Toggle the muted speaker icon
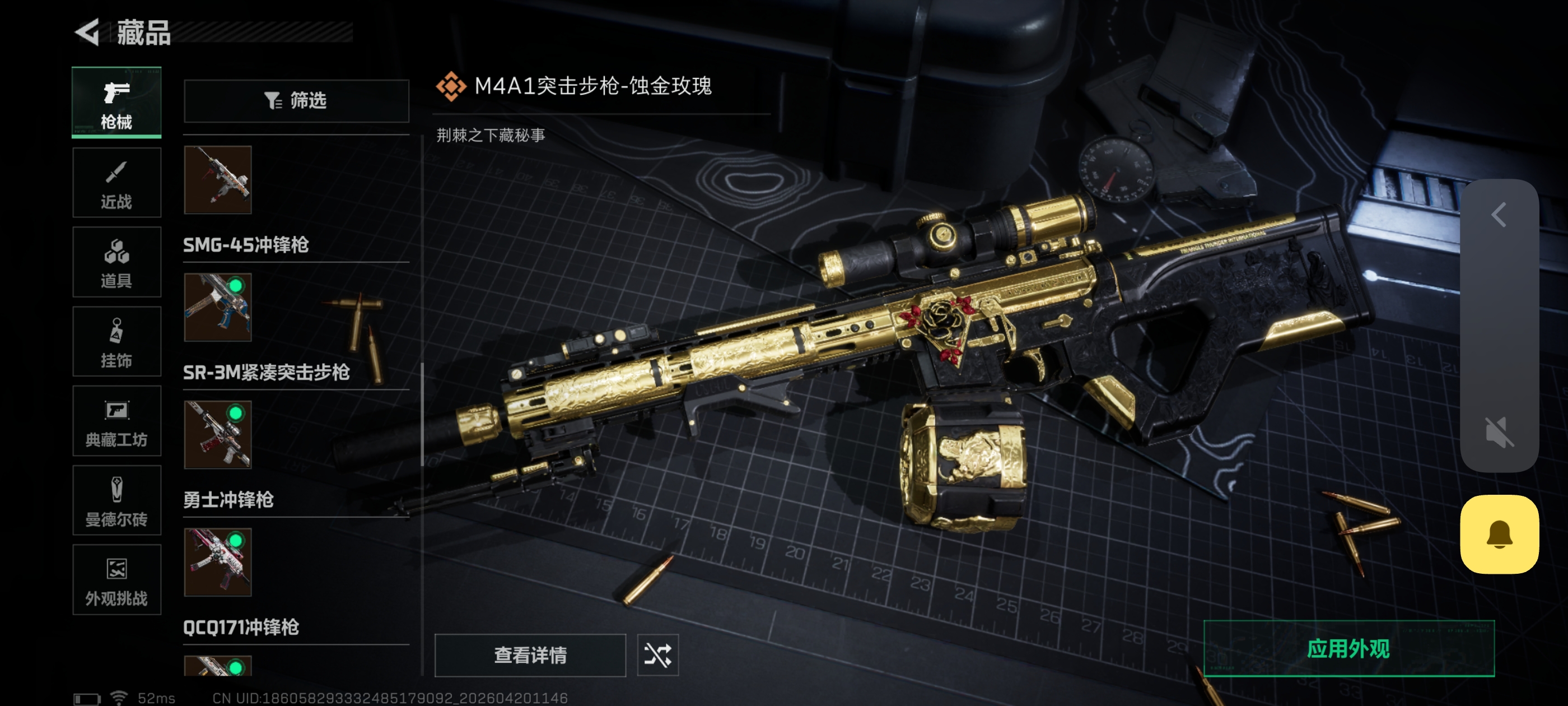The height and width of the screenshot is (706, 1568). click(1499, 432)
